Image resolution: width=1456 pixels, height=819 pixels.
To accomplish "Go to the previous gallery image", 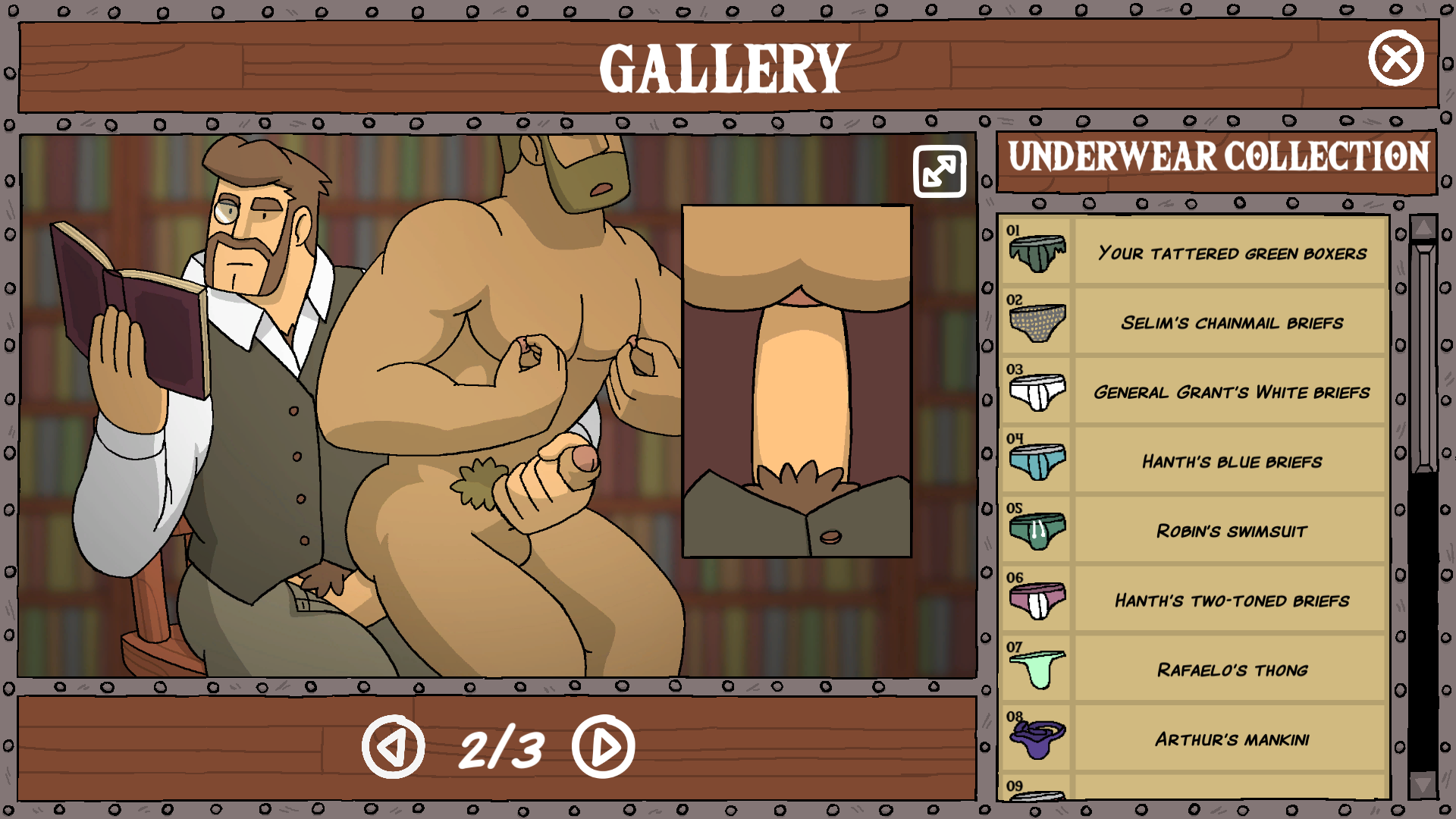I will pyautogui.click(x=393, y=747).
